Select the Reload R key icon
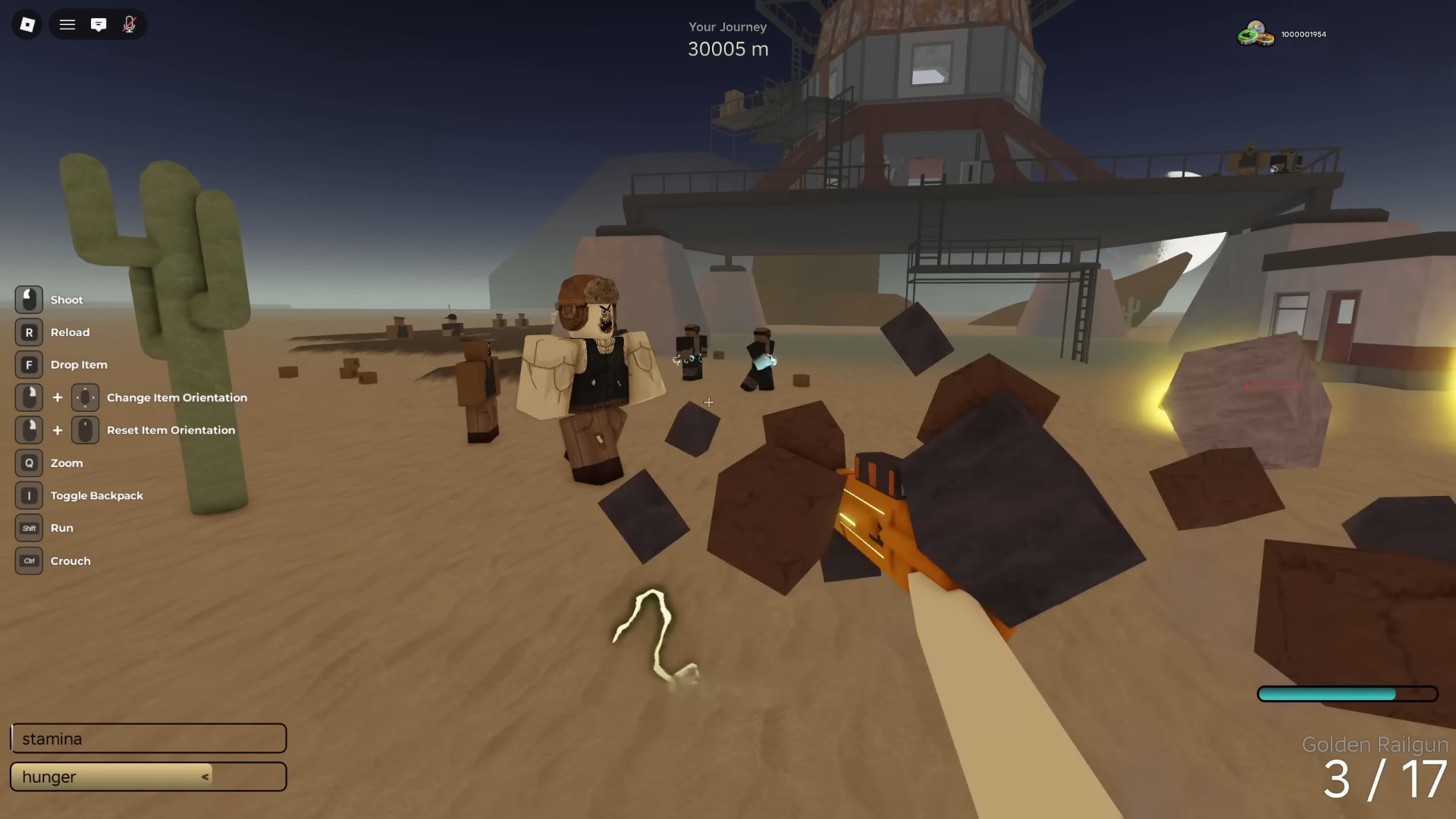 [x=29, y=331]
